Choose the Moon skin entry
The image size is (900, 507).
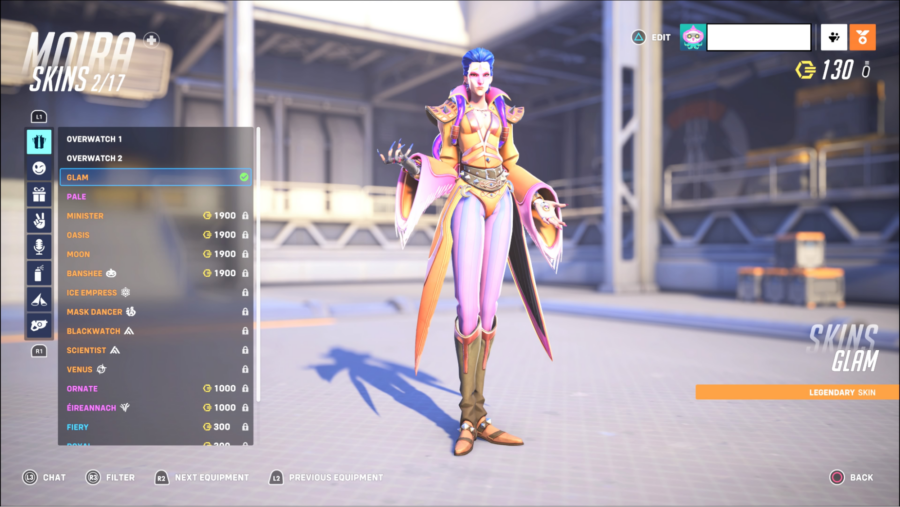[x=155, y=254]
